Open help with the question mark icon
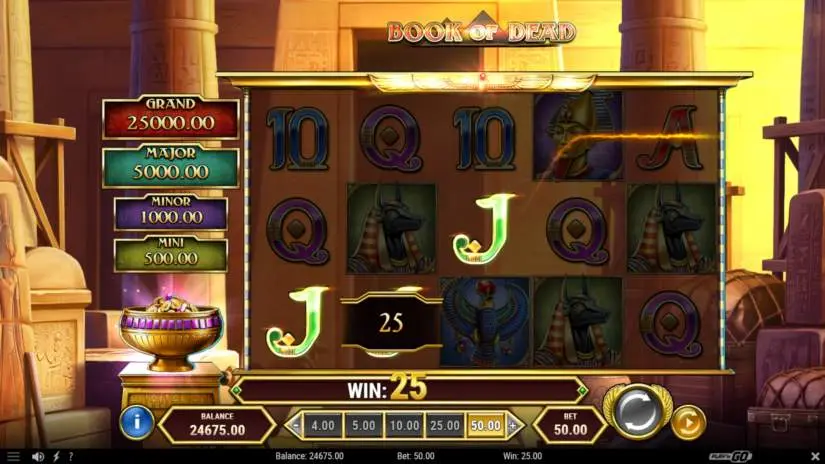The width and height of the screenshot is (825, 464). [x=70, y=457]
